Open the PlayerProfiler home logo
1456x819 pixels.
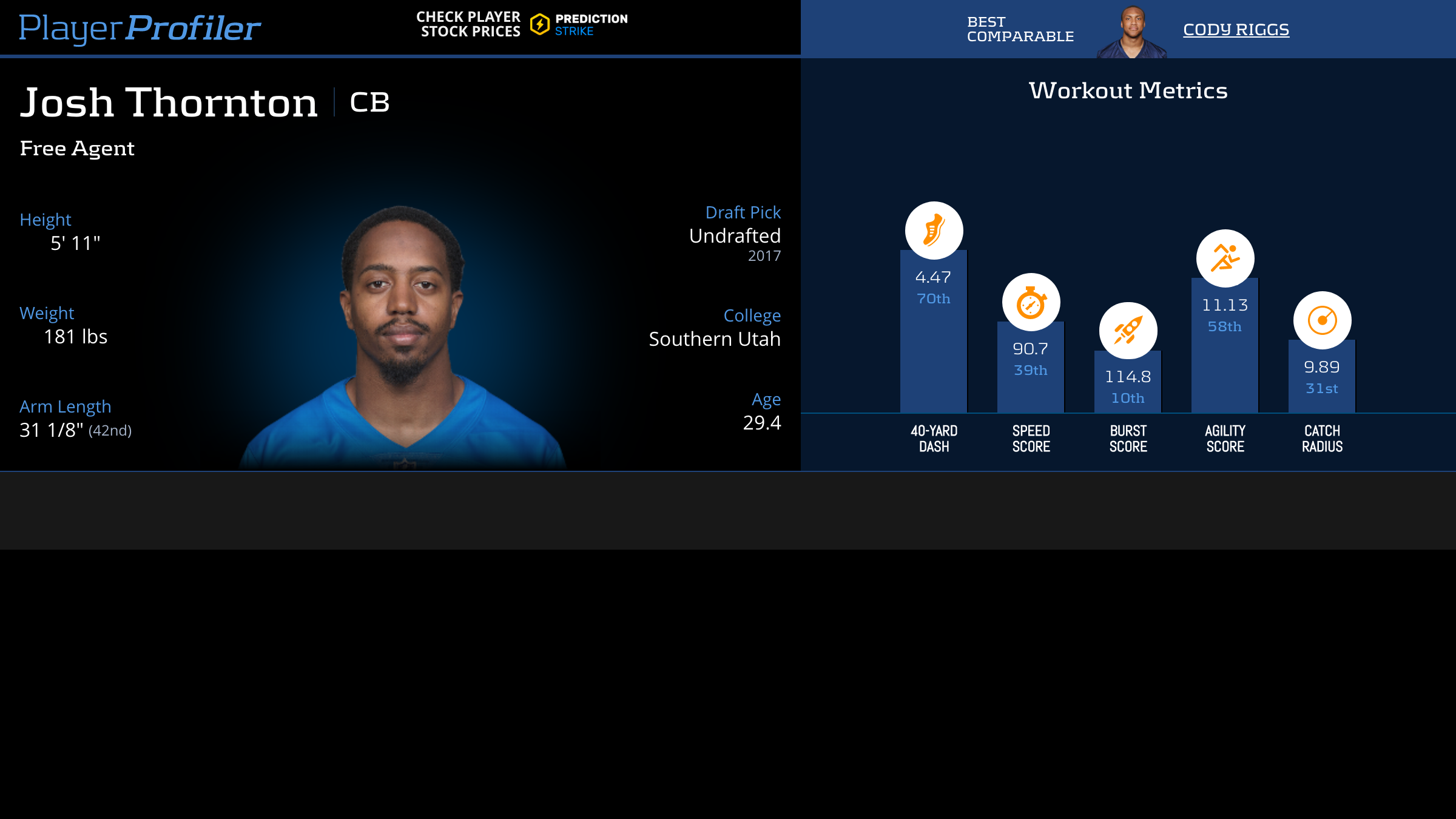140,28
